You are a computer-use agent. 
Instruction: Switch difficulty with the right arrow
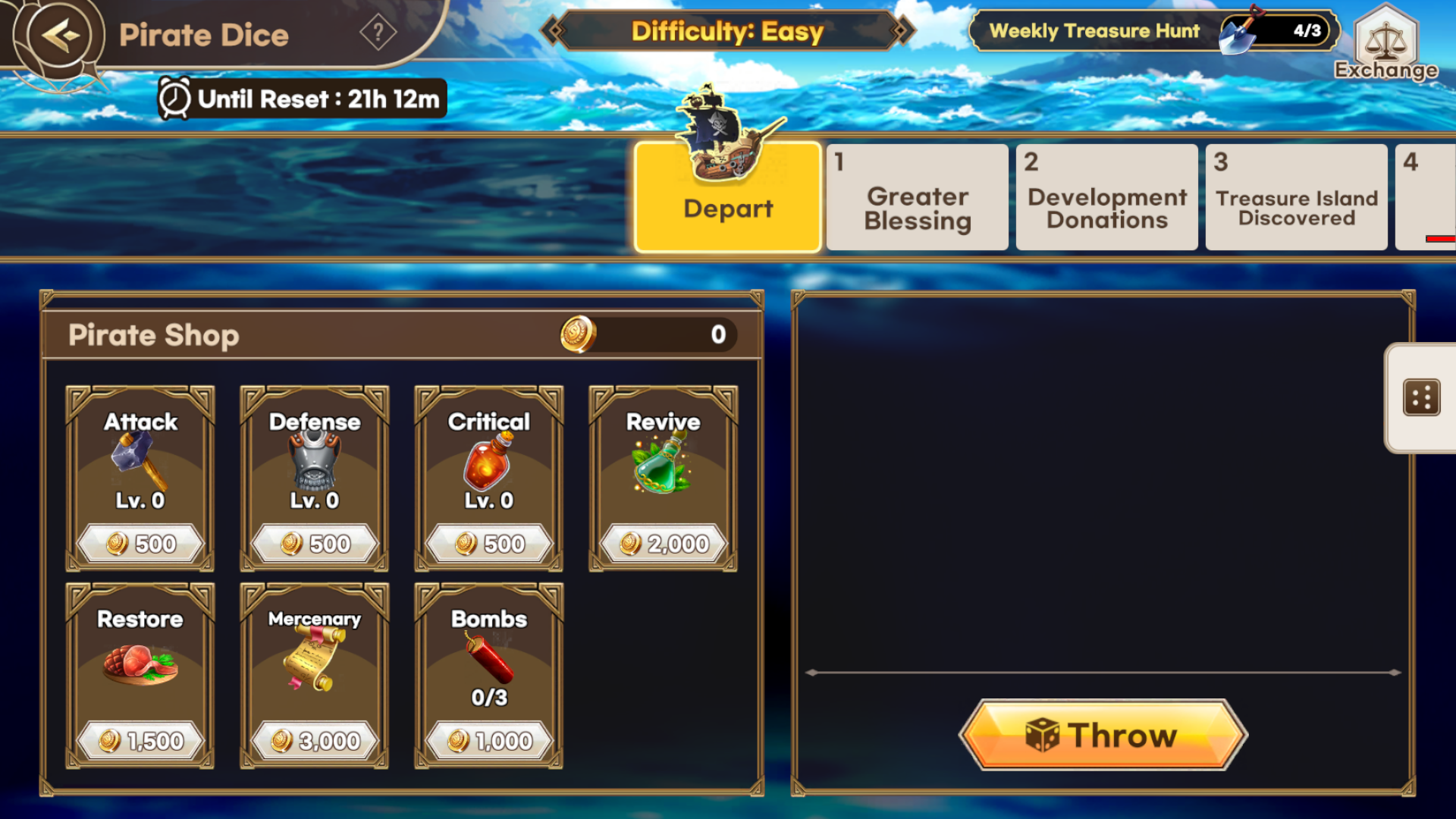pyautogui.click(x=901, y=31)
